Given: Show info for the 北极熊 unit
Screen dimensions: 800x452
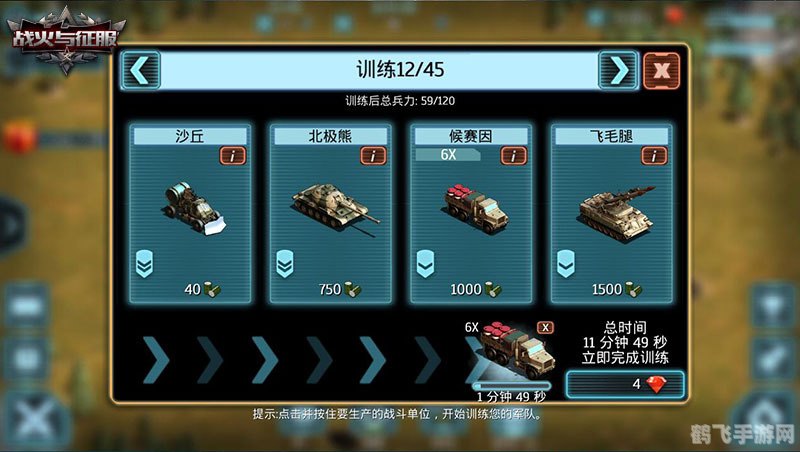Looking at the screenshot, I should coord(373,156).
